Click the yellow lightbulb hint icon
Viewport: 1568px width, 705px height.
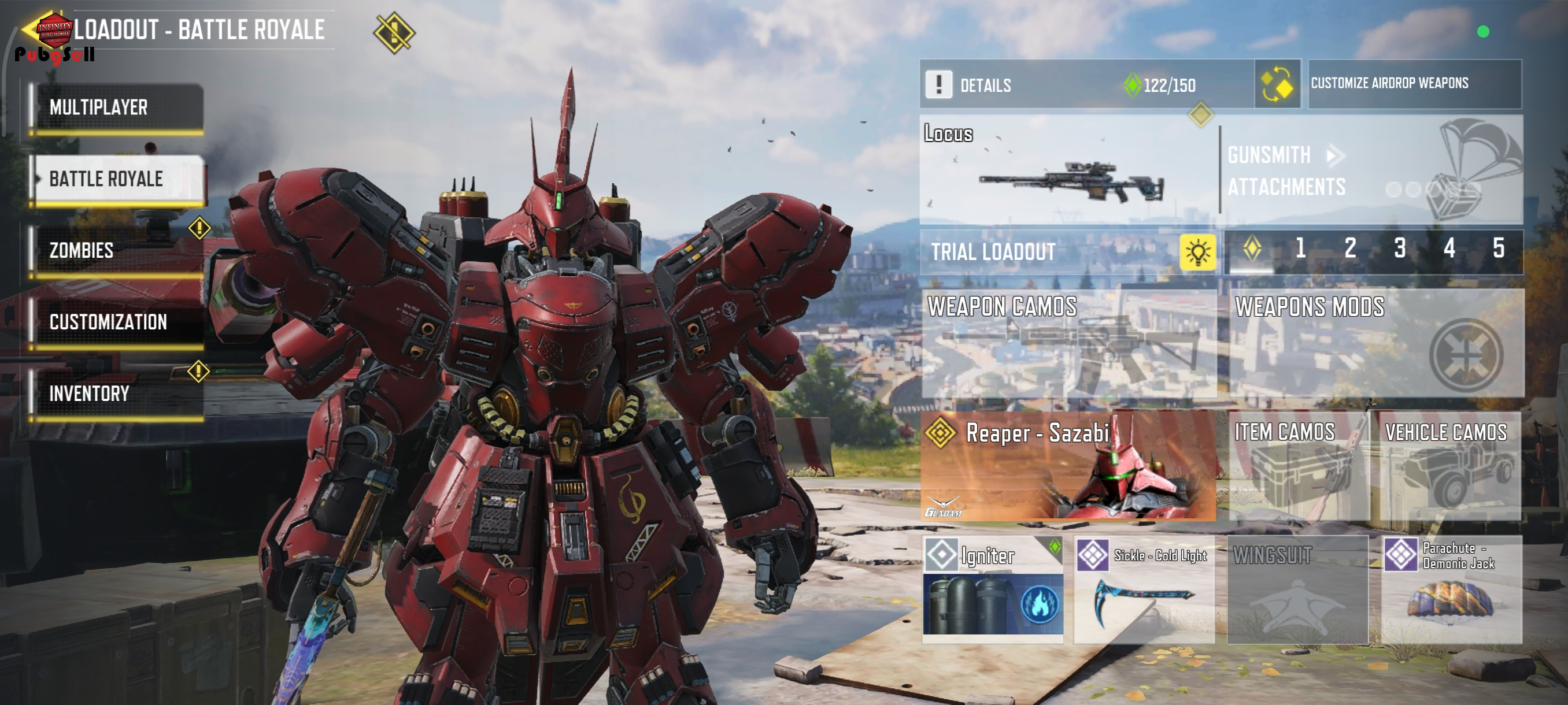pyautogui.click(x=1197, y=252)
